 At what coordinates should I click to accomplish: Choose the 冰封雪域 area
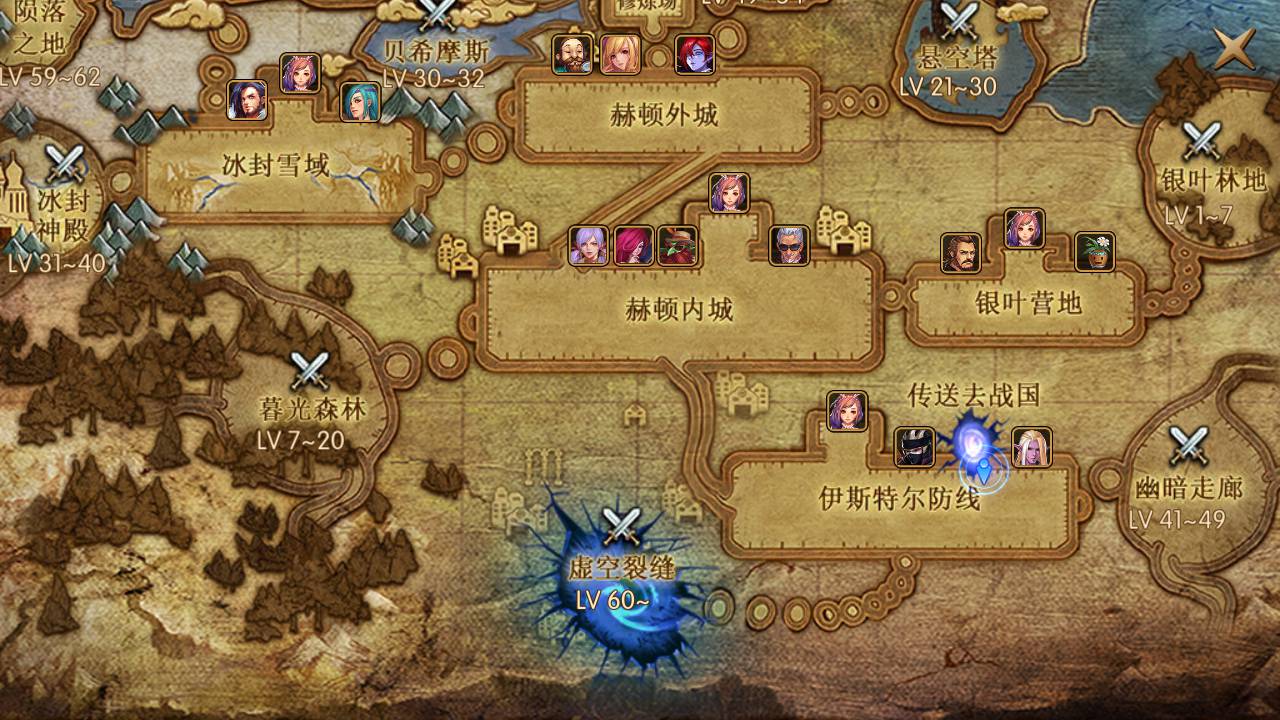point(275,165)
